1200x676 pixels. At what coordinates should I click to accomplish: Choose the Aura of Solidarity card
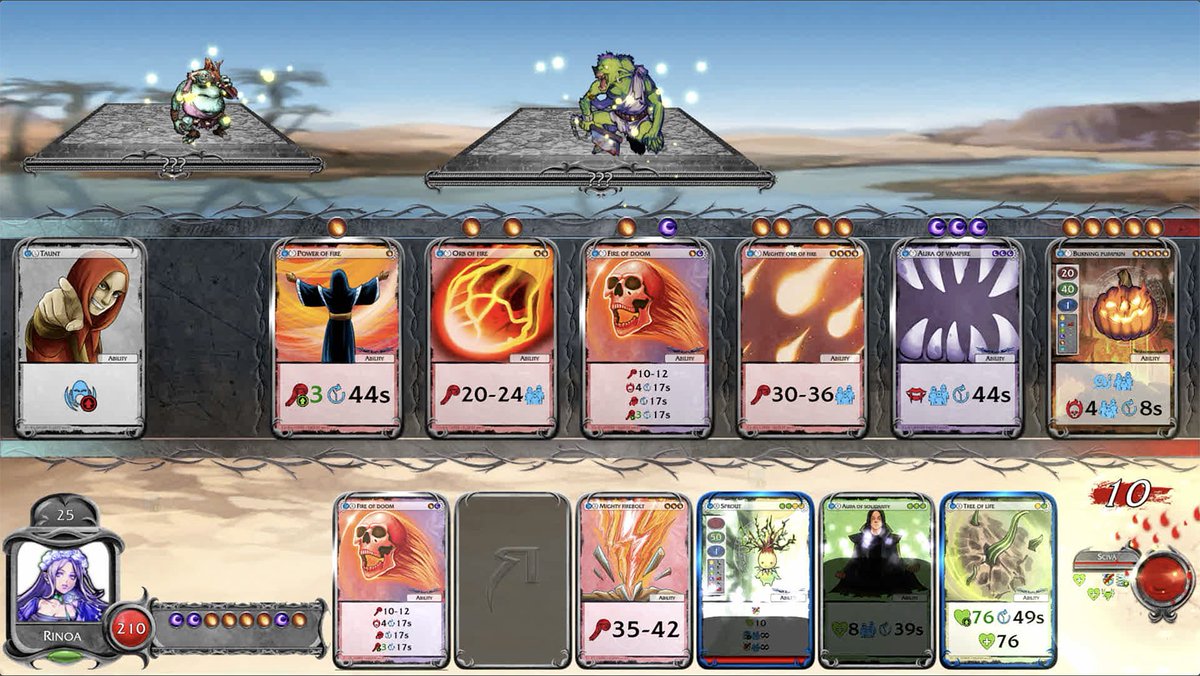pos(877,580)
